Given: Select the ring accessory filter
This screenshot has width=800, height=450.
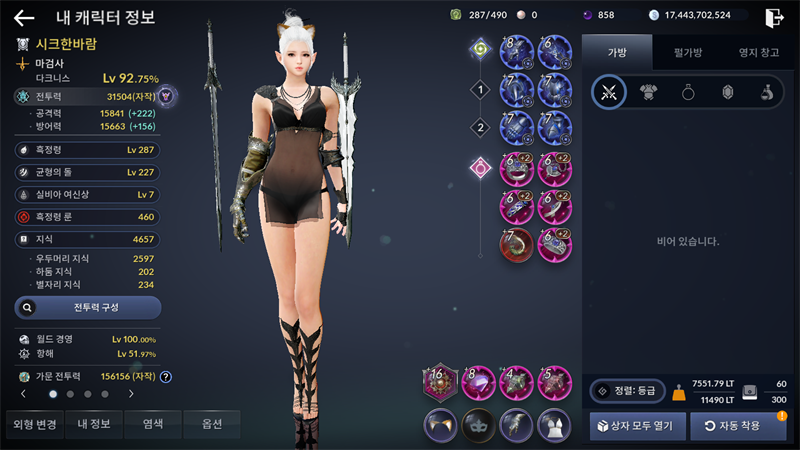Looking at the screenshot, I should coord(688,92).
